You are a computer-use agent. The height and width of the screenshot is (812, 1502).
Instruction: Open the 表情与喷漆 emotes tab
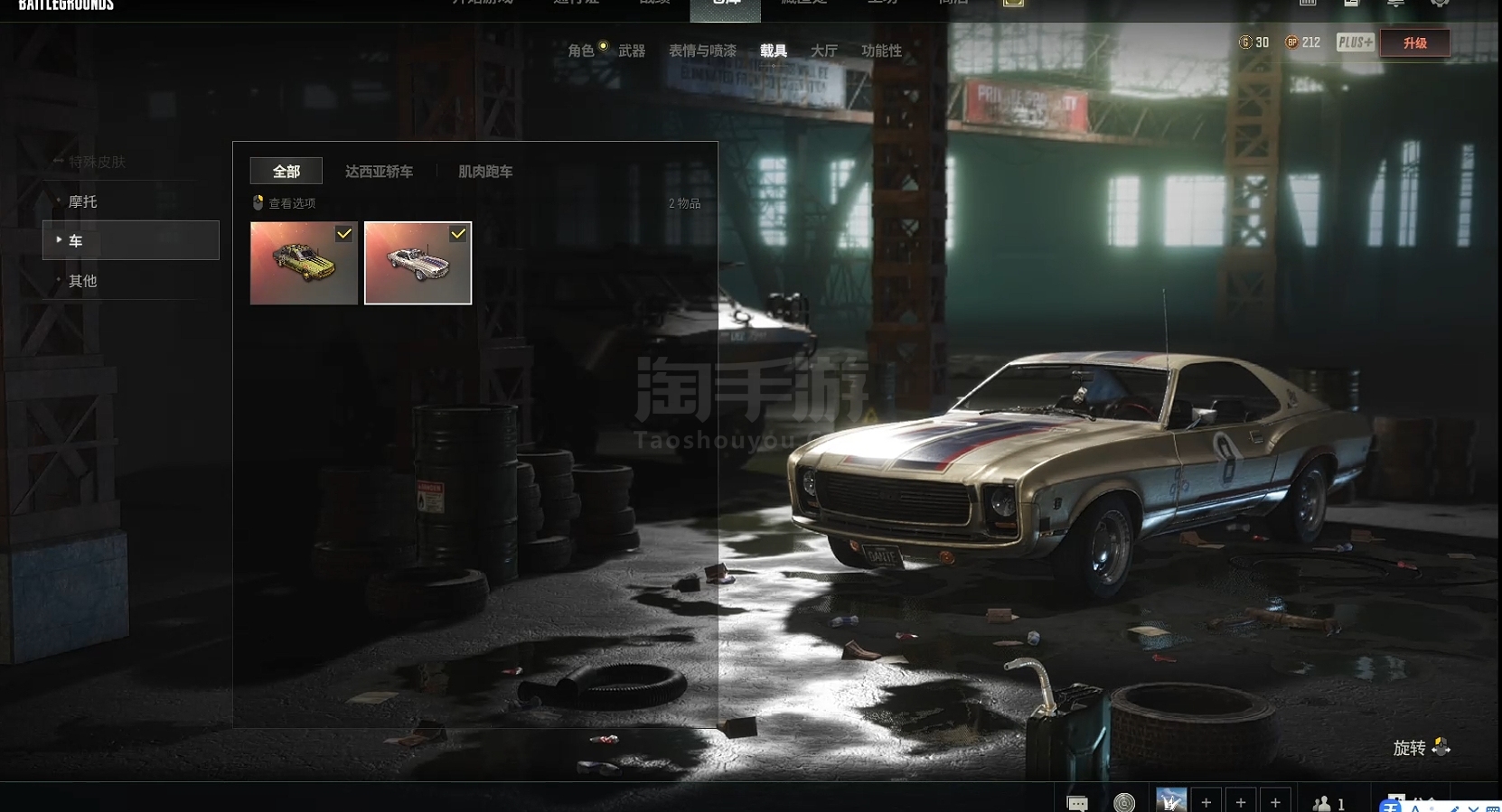(x=702, y=51)
